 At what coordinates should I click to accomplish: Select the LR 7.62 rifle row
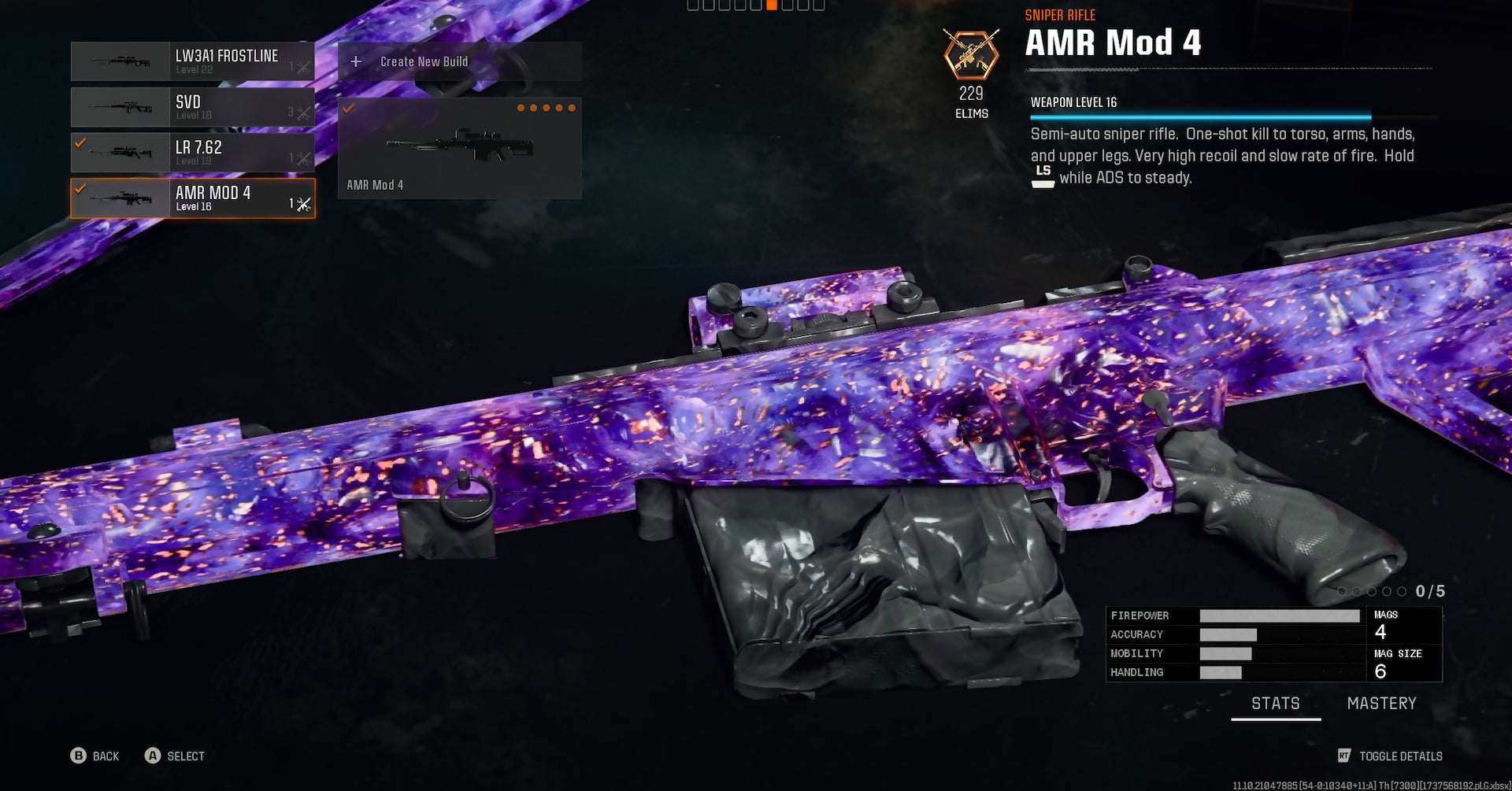192,153
